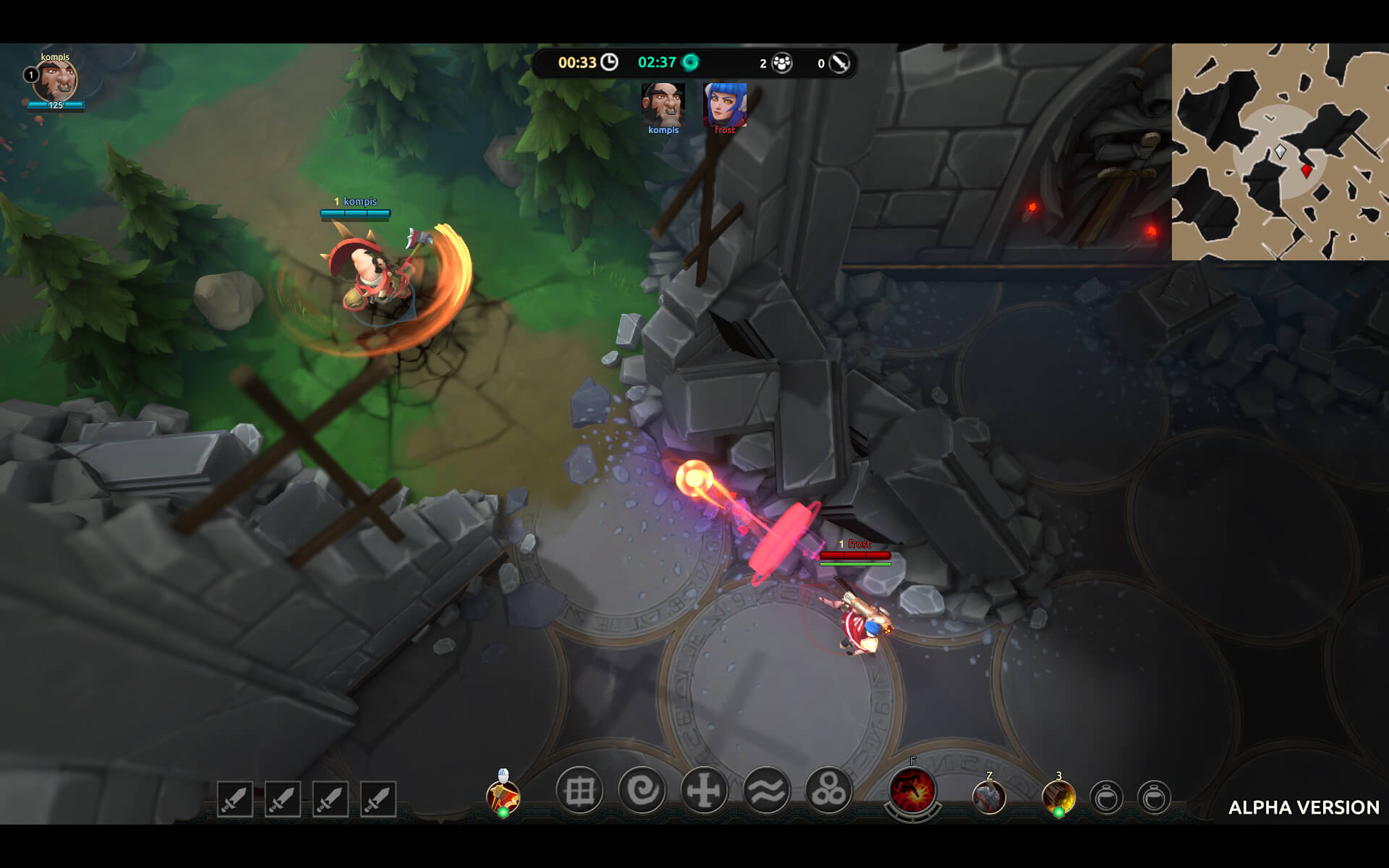Use the golden barrel consumable item
The width and height of the screenshot is (1389, 868).
coord(1058,798)
